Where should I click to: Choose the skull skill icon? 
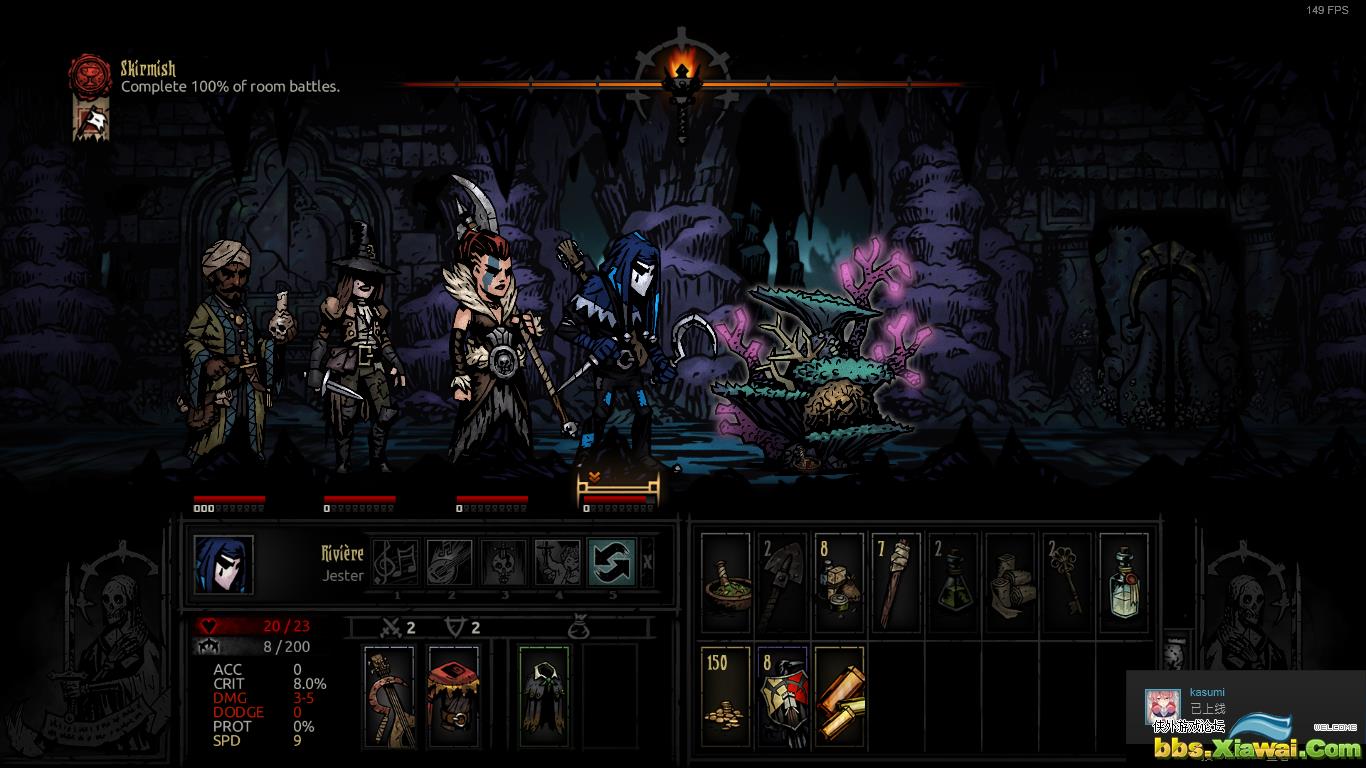504,562
